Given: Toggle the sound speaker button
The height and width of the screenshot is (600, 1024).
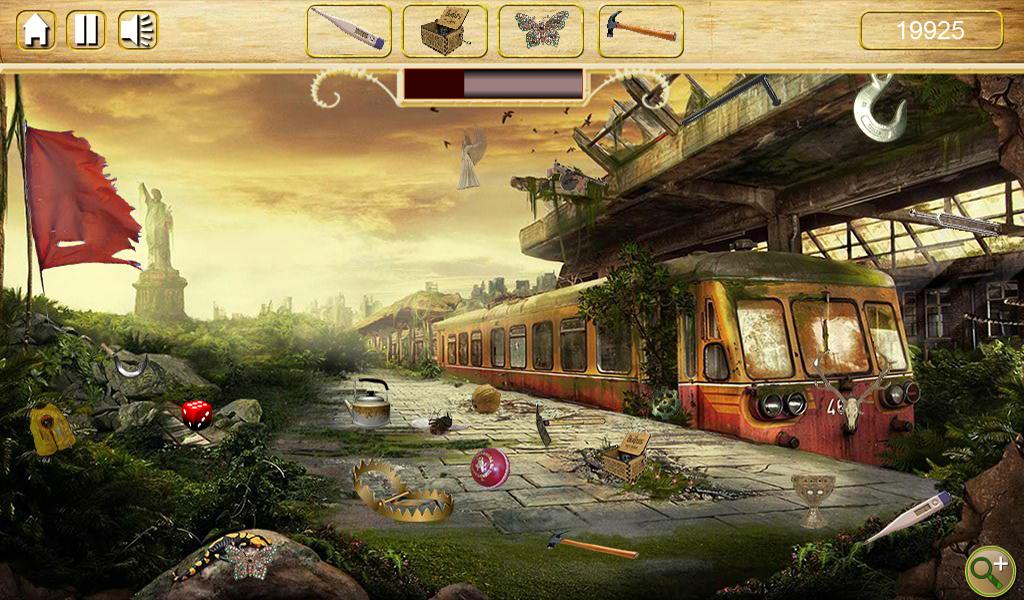Looking at the screenshot, I should [x=138, y=30].
